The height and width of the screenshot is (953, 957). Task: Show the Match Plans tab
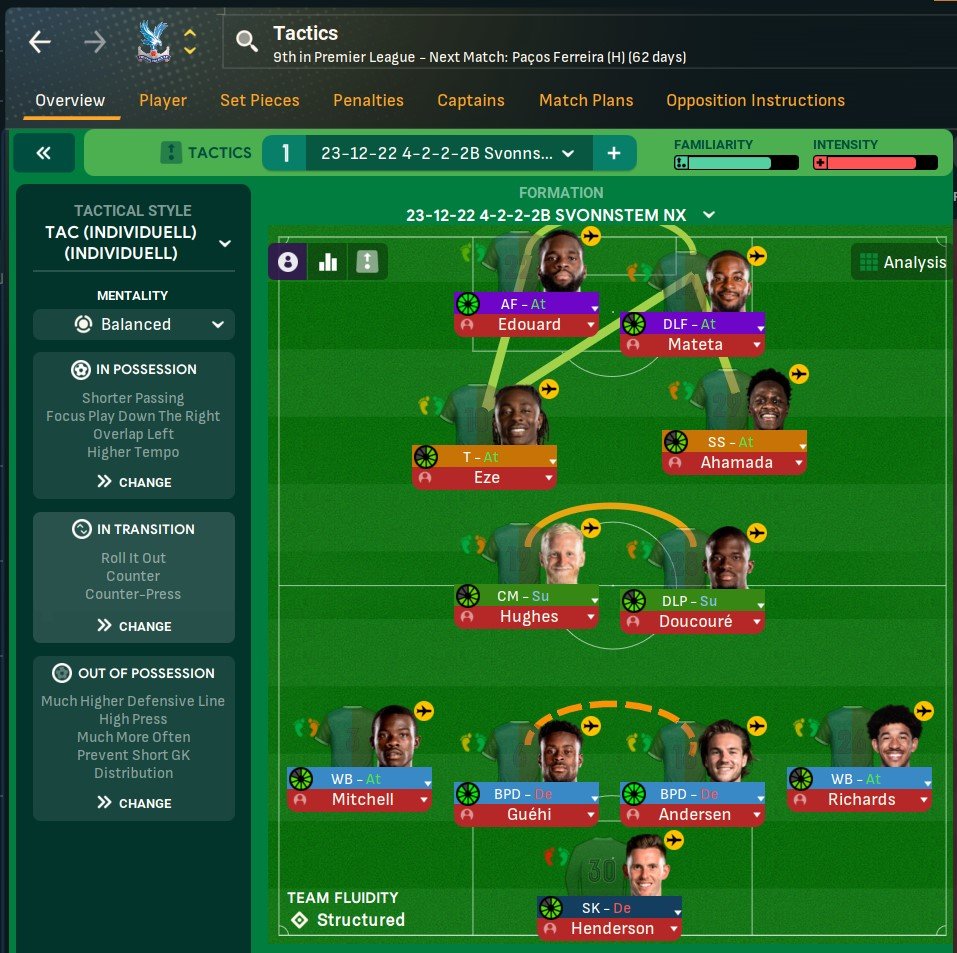point(586,100)
